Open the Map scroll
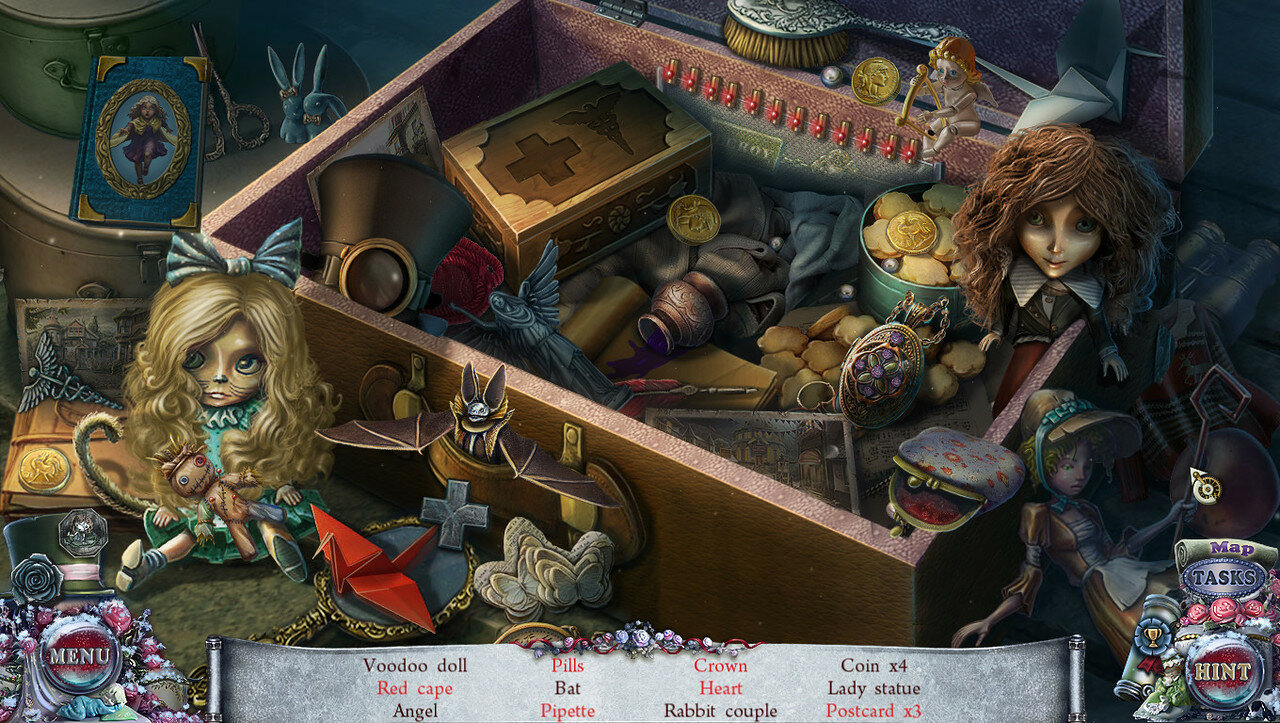 [1232, 549]
